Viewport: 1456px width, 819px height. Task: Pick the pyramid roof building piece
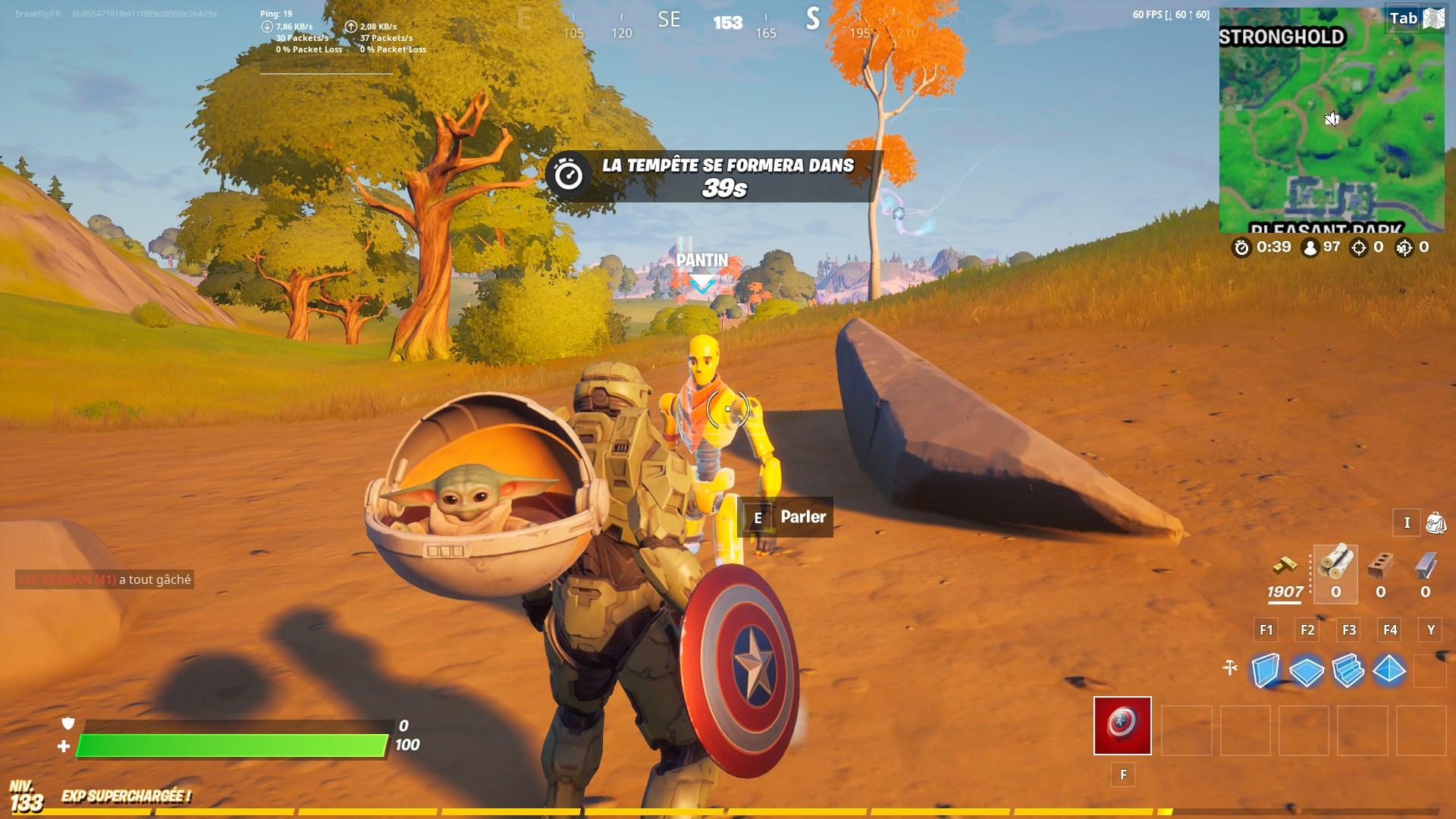point(1389,670)
